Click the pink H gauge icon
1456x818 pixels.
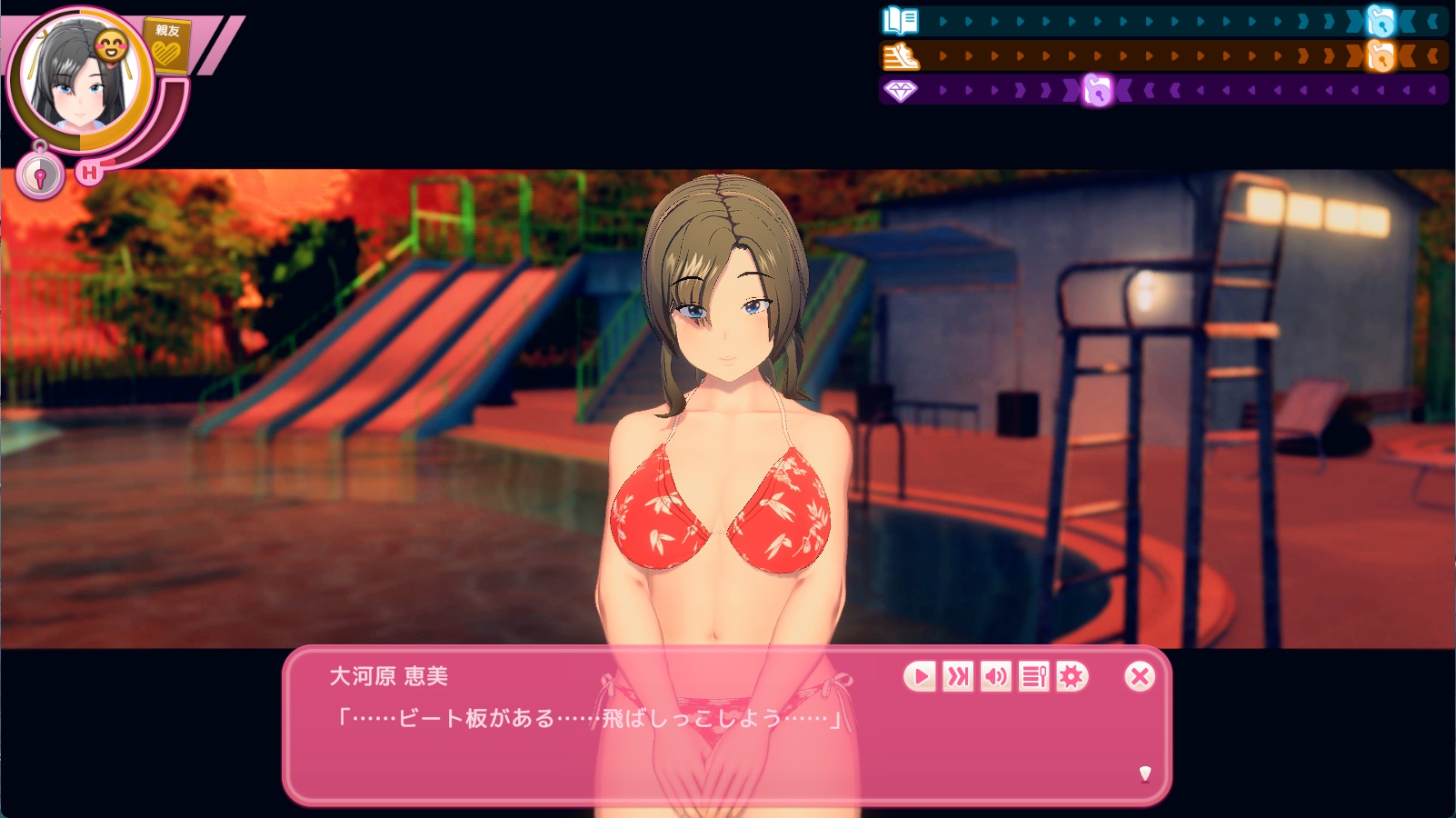(x=89, y=172)
